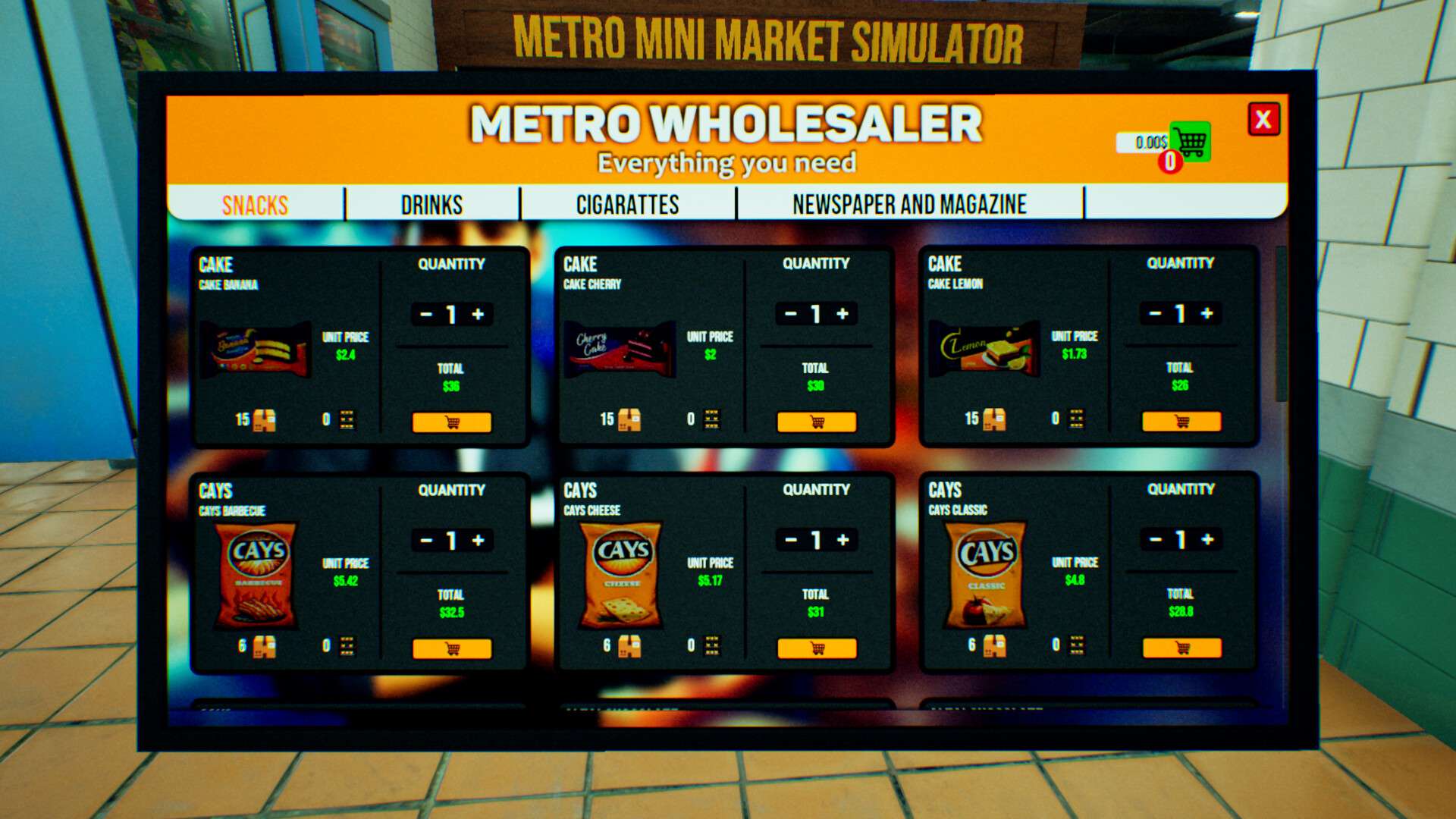1456x819 pixels.
Task: Add Cays Cheese to the cart
Action: point(816,648)
